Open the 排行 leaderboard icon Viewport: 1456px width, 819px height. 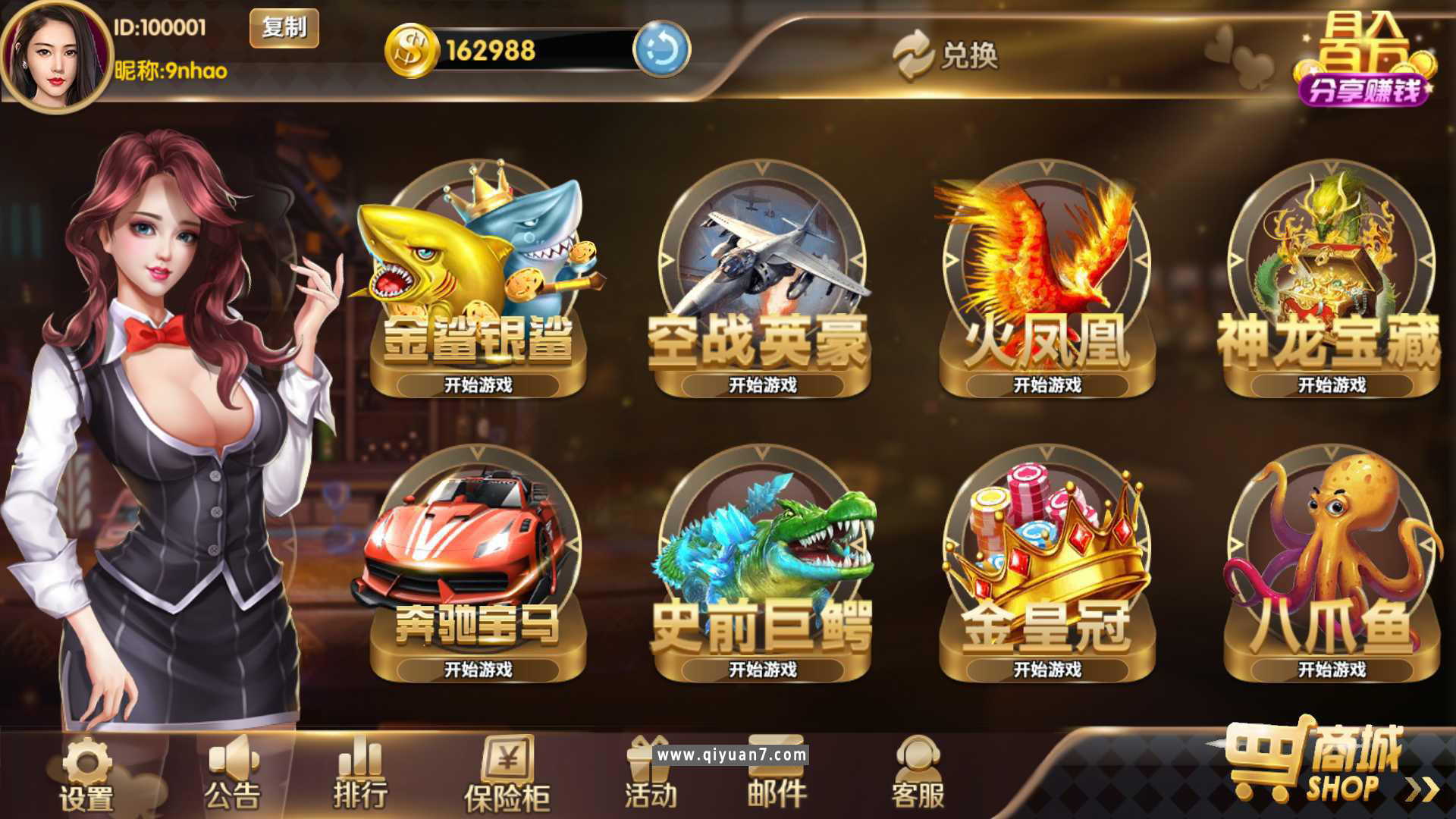tap(359, 762)
